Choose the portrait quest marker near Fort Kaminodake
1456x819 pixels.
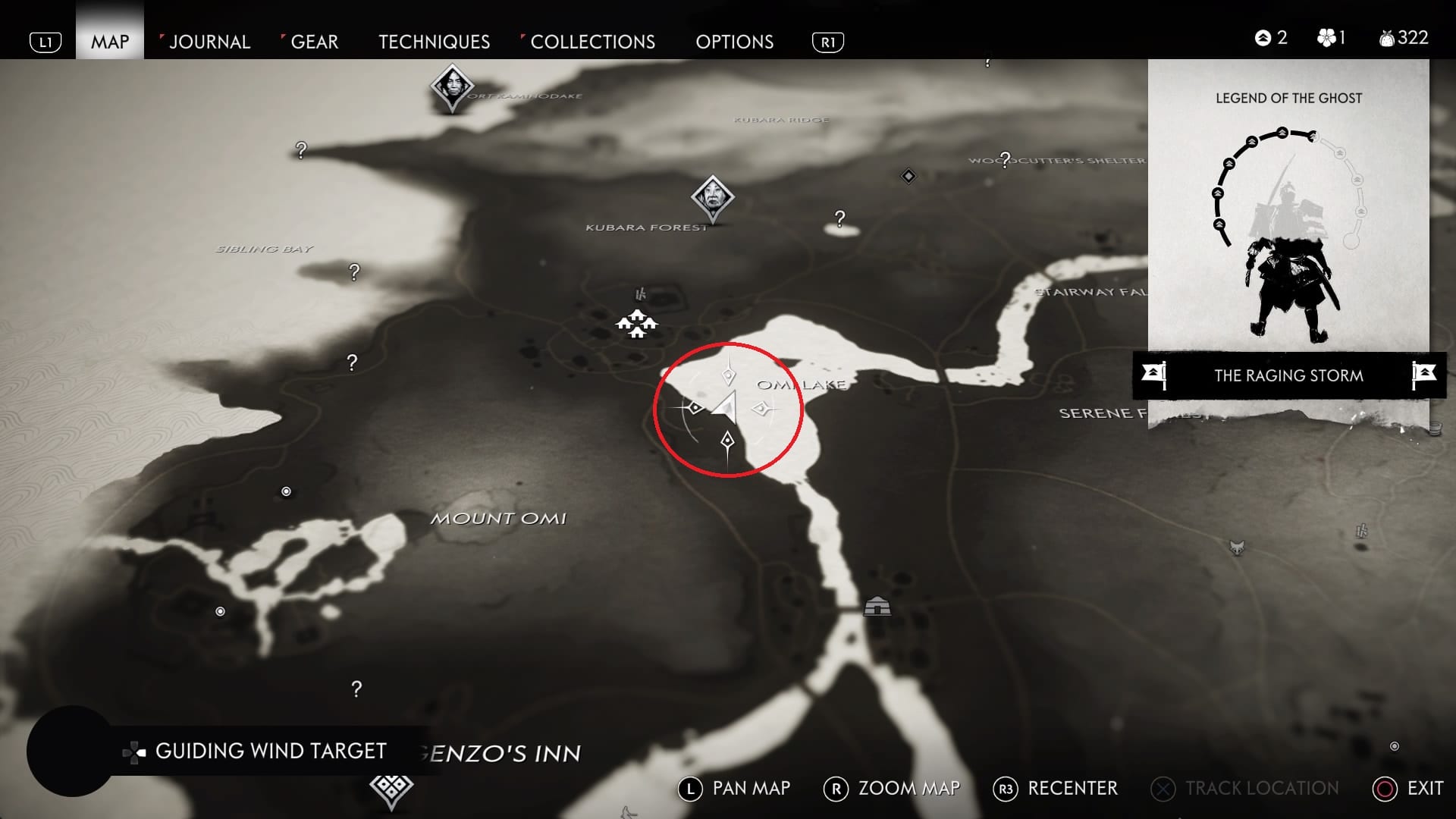tap(452, 86)
